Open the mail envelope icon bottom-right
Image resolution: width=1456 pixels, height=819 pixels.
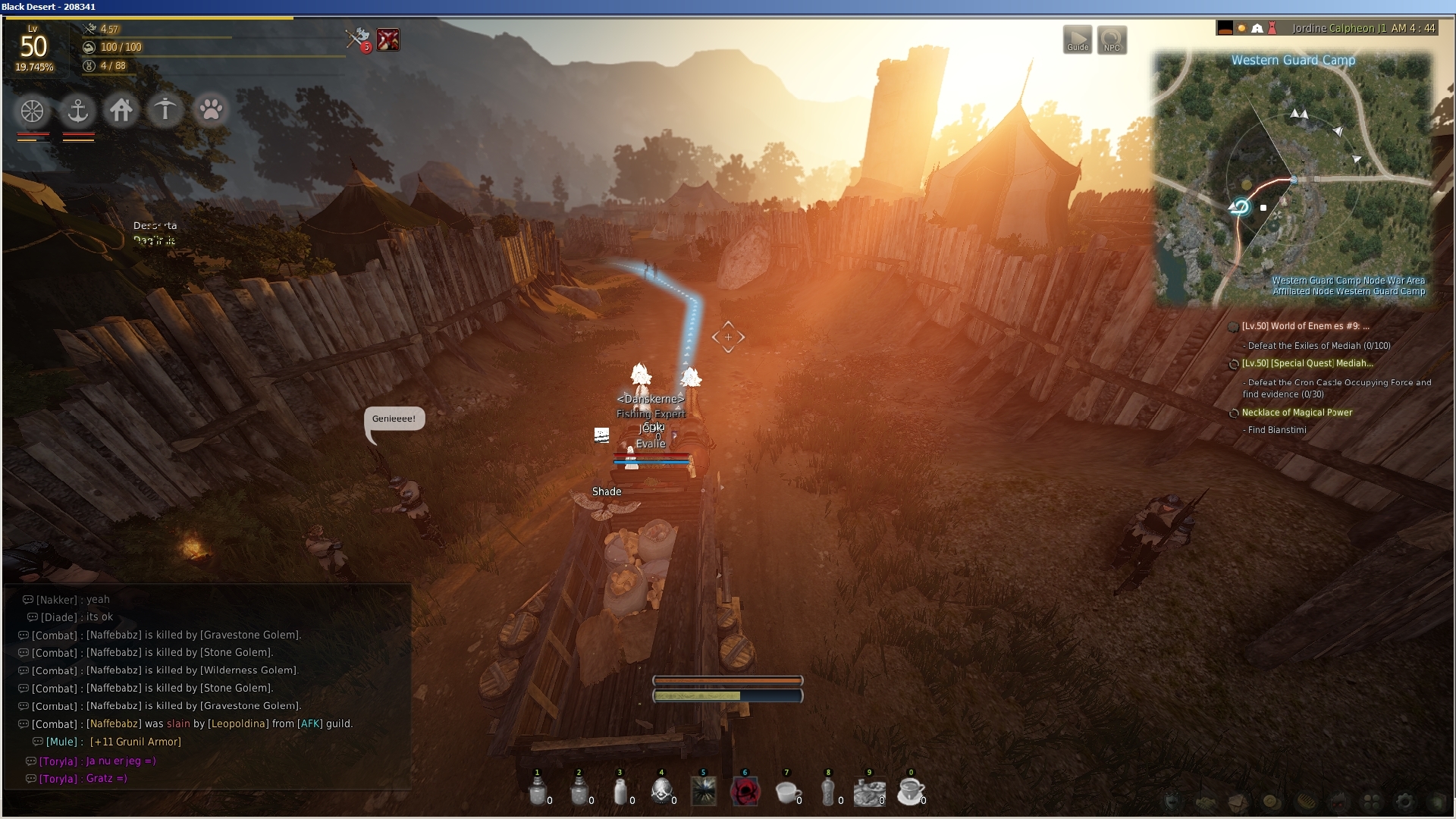pos(1238,802)
